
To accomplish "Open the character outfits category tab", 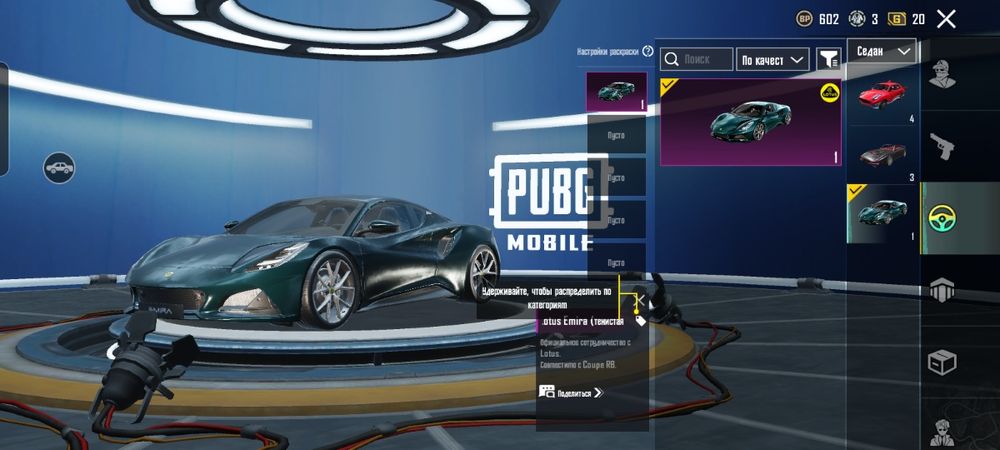I will (942, 73).
